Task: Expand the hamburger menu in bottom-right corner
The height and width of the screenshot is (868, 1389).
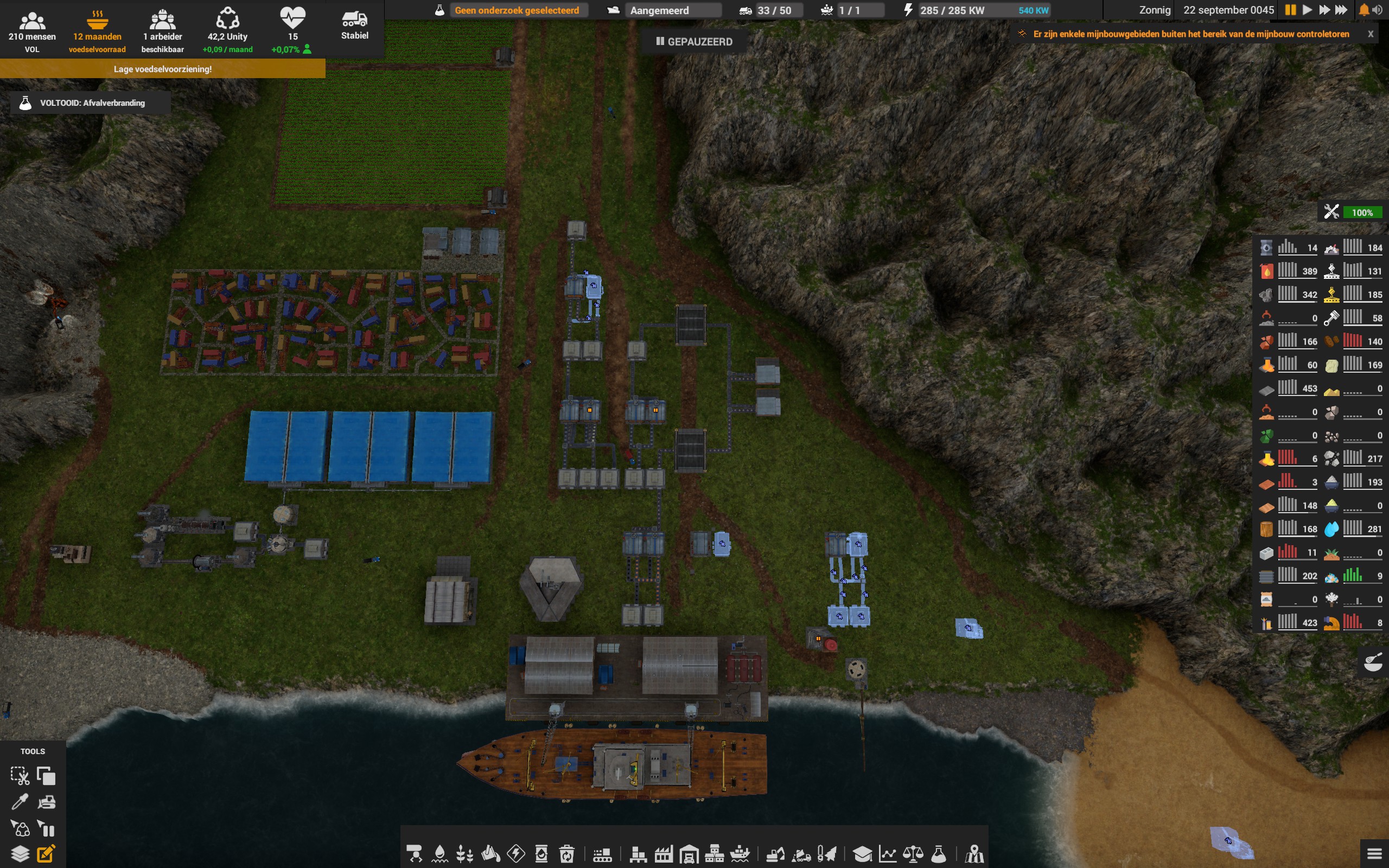Action: click(x=1375, y=854)
